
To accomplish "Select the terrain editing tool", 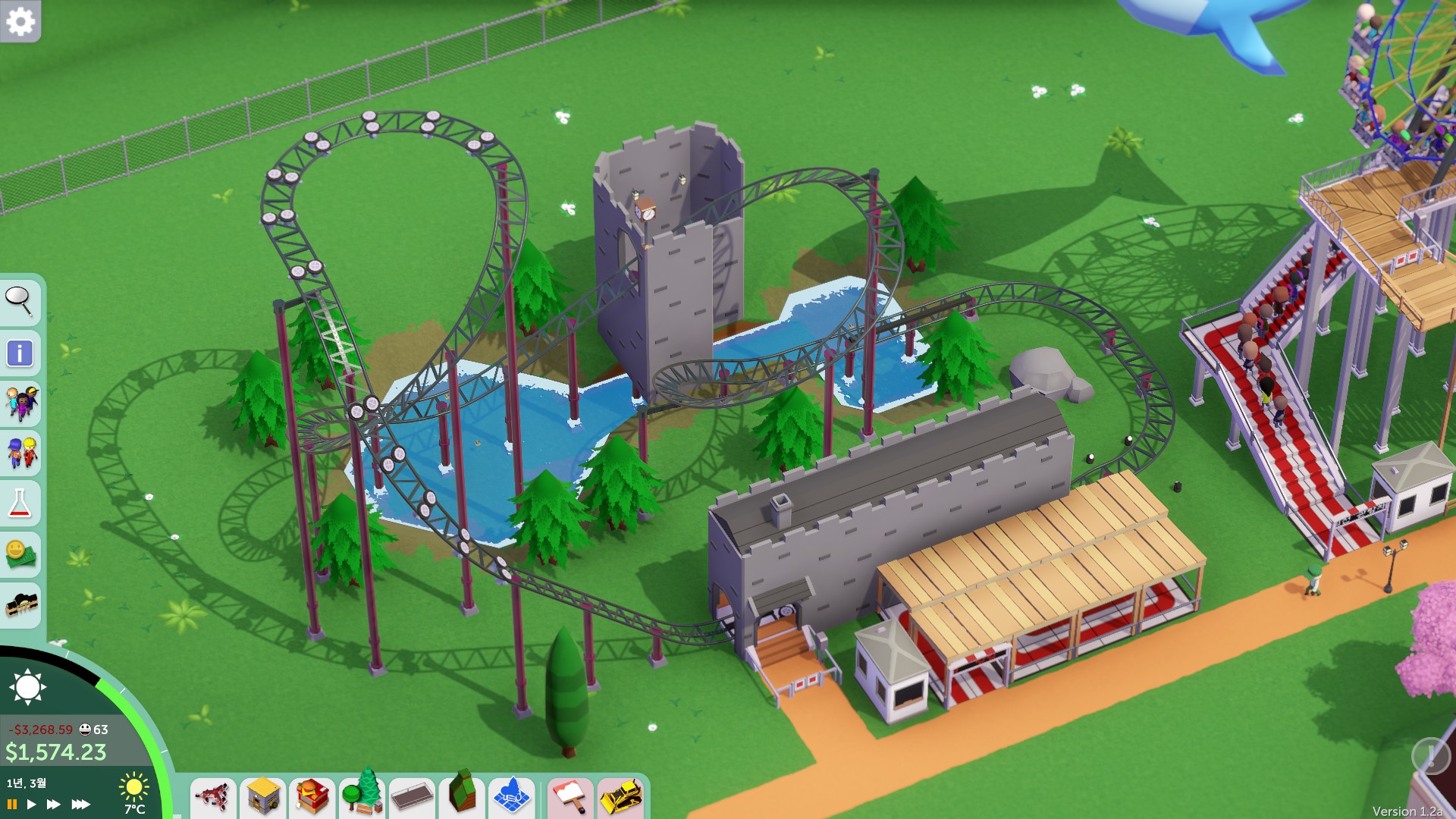I will coord(462,795).
